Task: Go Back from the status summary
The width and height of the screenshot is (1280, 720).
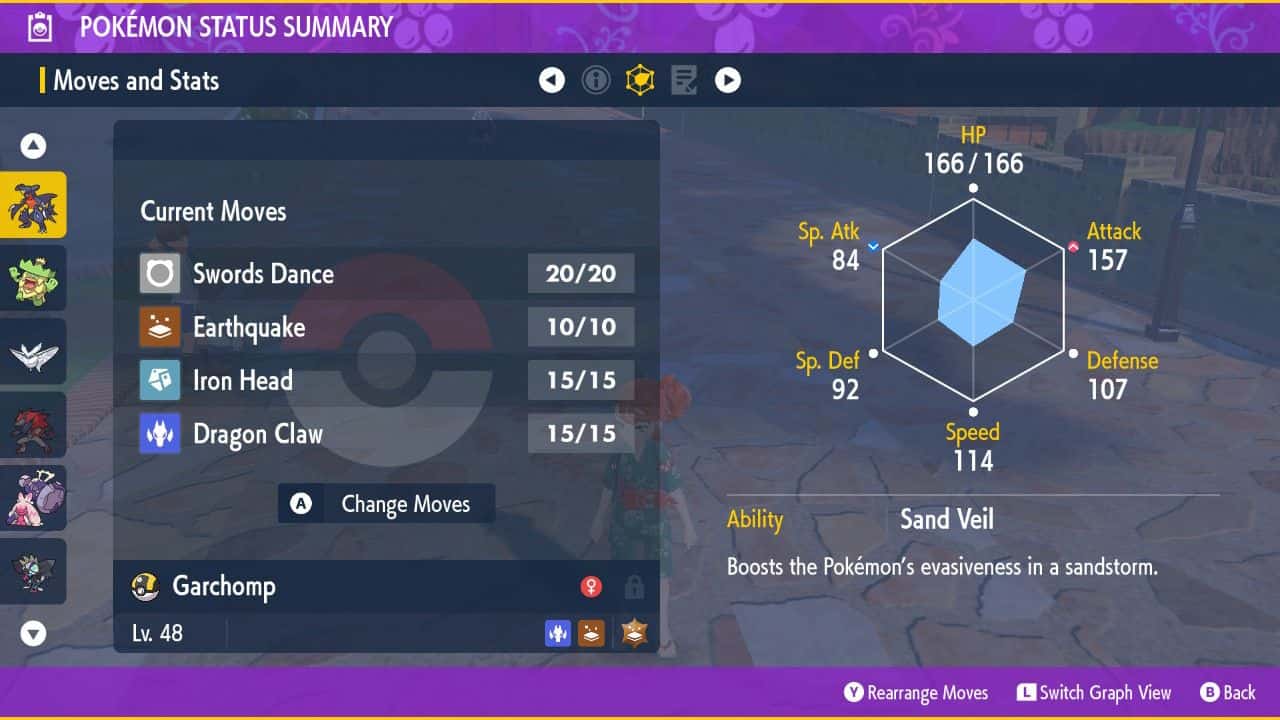Action: (x=1227, y=693)
